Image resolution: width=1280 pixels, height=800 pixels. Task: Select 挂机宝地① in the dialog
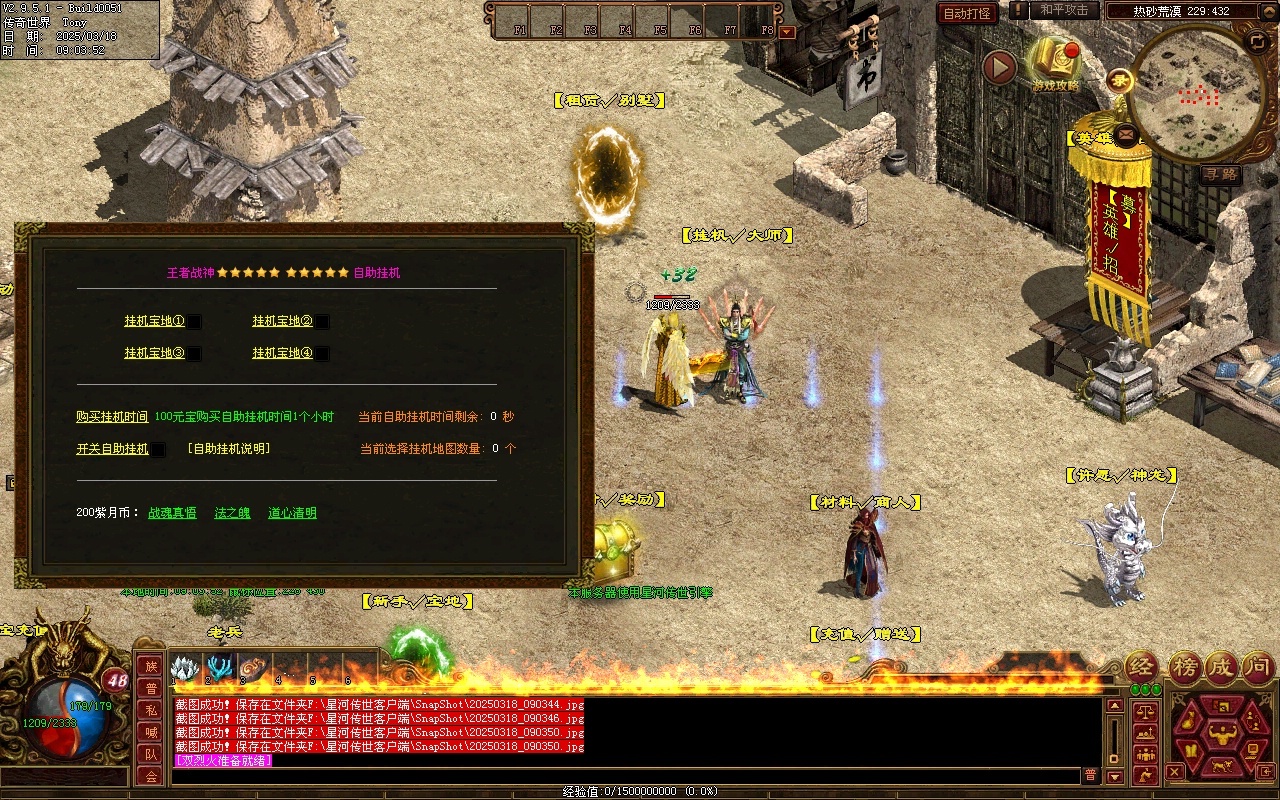[154, 321]
